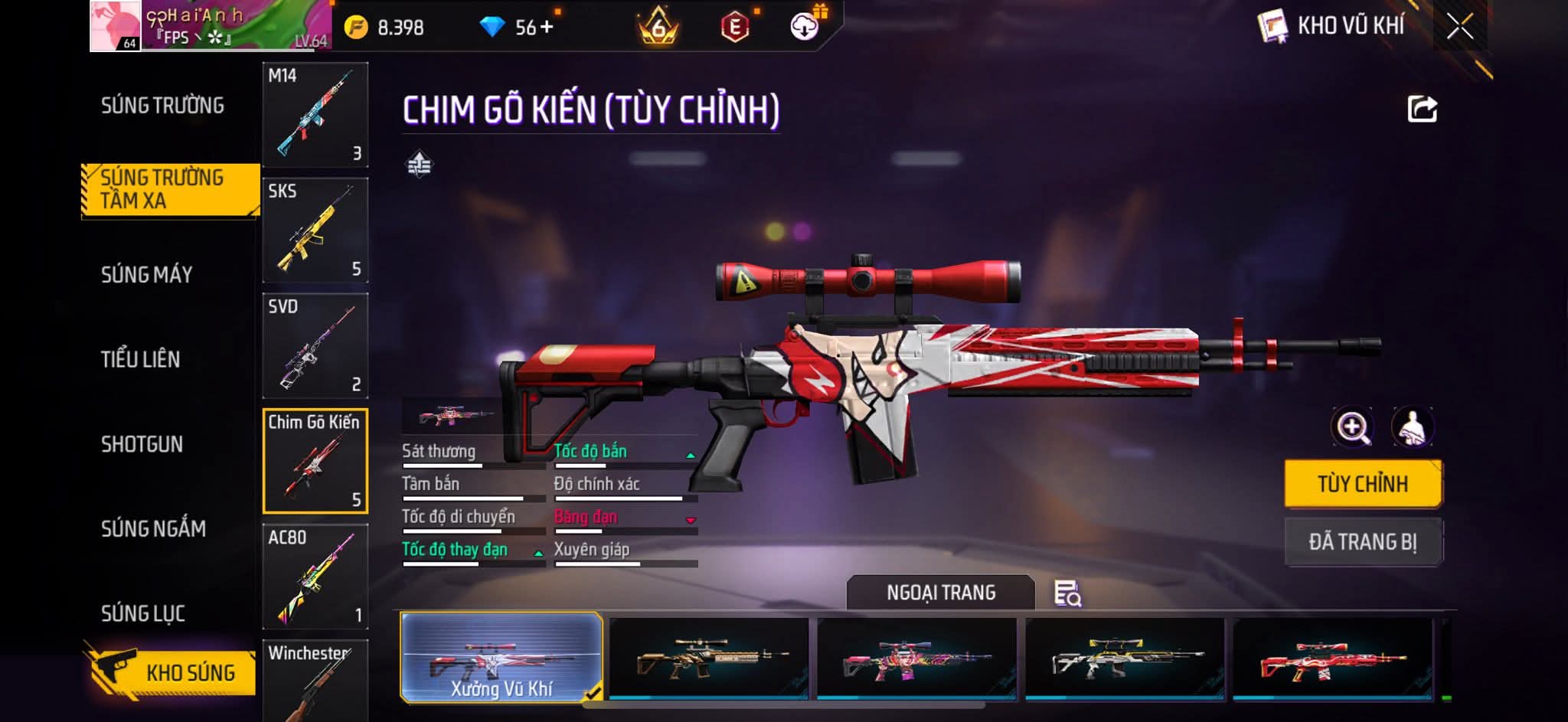Viewport: 1568px width, 722px height.
Task: Select the Tiểu Liên weapon category
Action: tap(140, 359)
